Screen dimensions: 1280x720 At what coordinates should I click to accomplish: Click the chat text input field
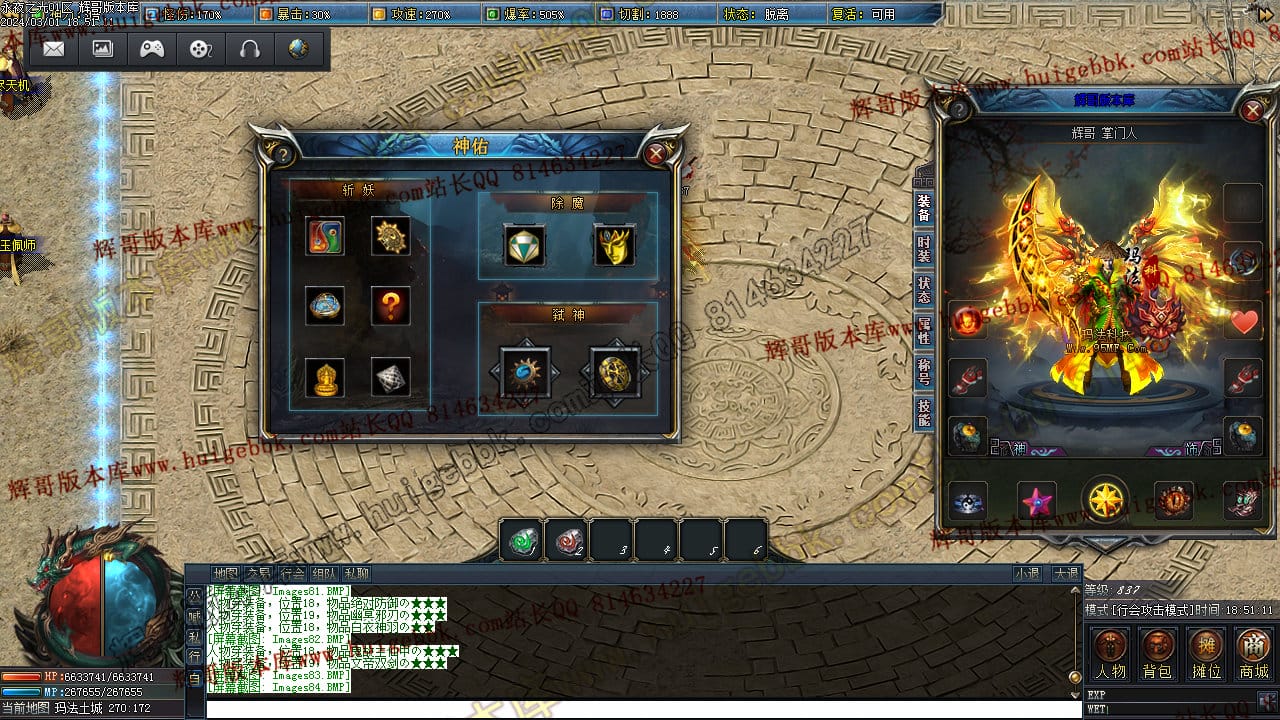click(x=640, y=708)
